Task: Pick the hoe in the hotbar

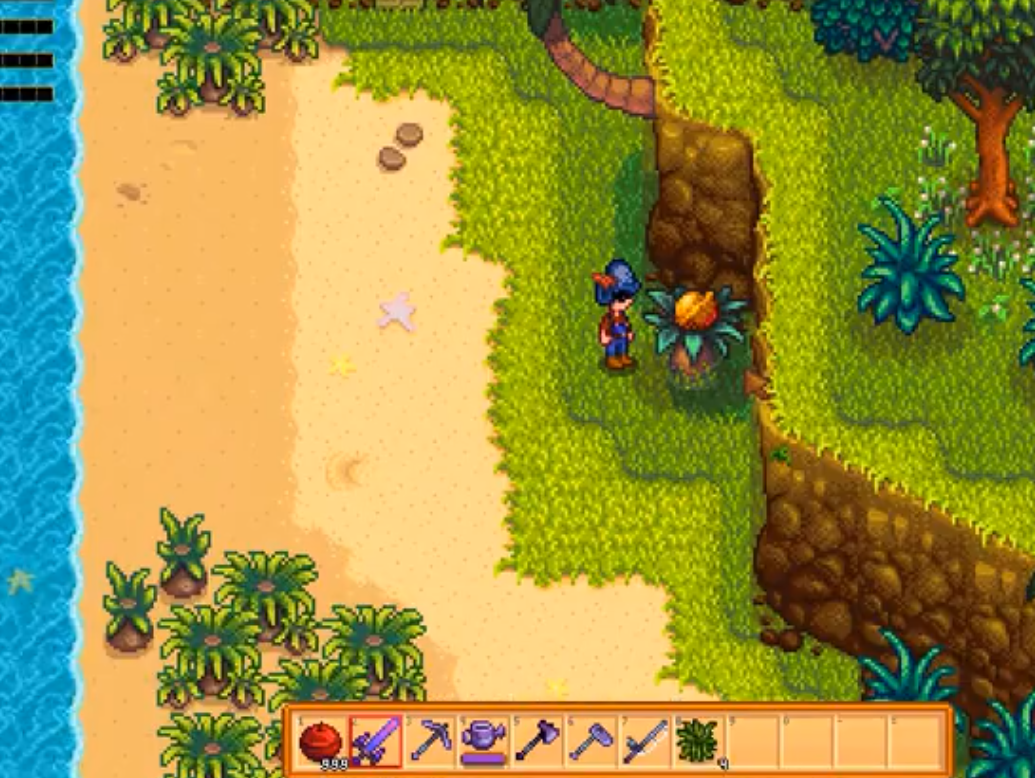Action: [591, 743]
